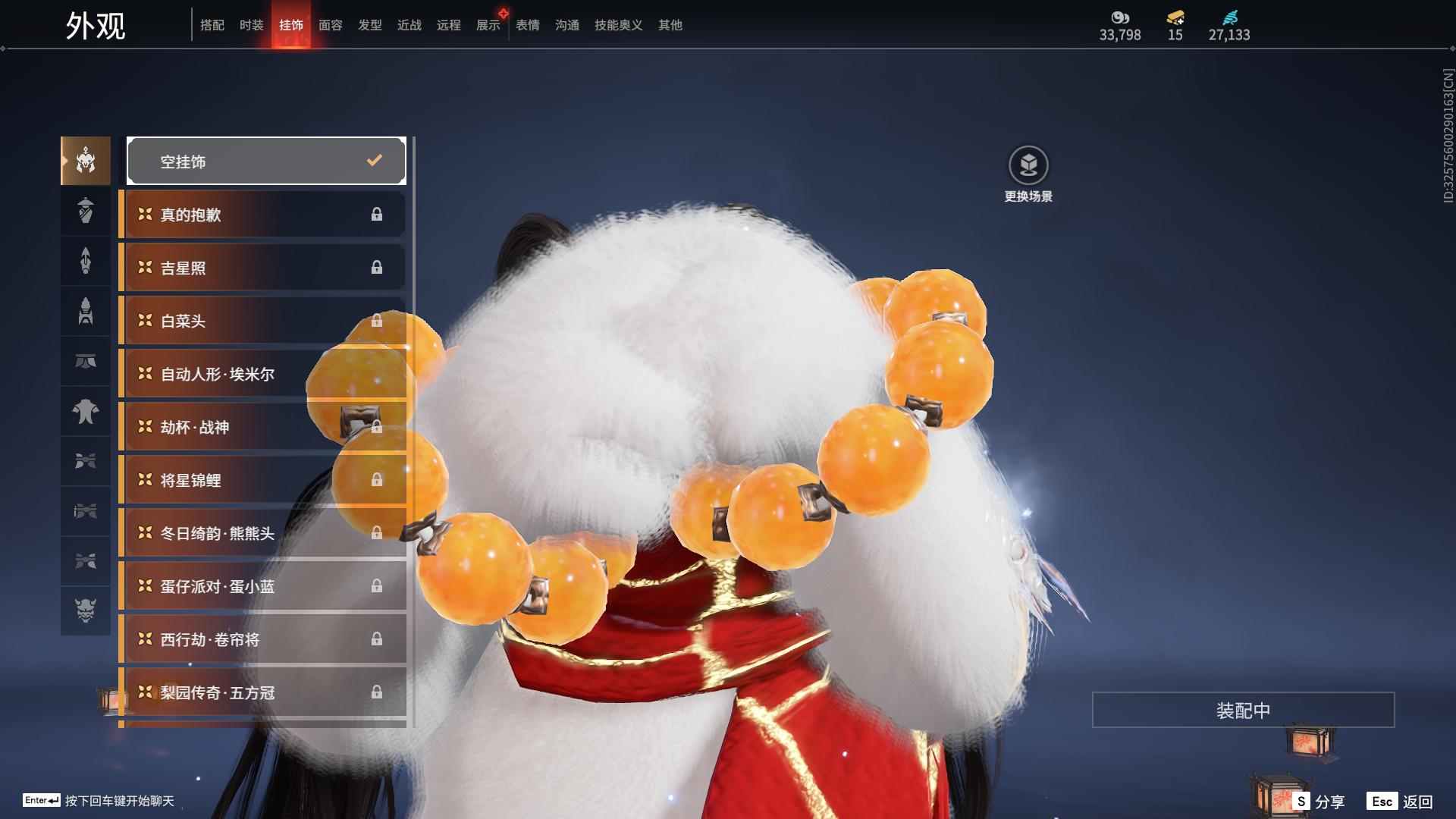This screenshot has height=819, width=1456.
Task: Open the 表情 tab
Action: tap(528, 25)
